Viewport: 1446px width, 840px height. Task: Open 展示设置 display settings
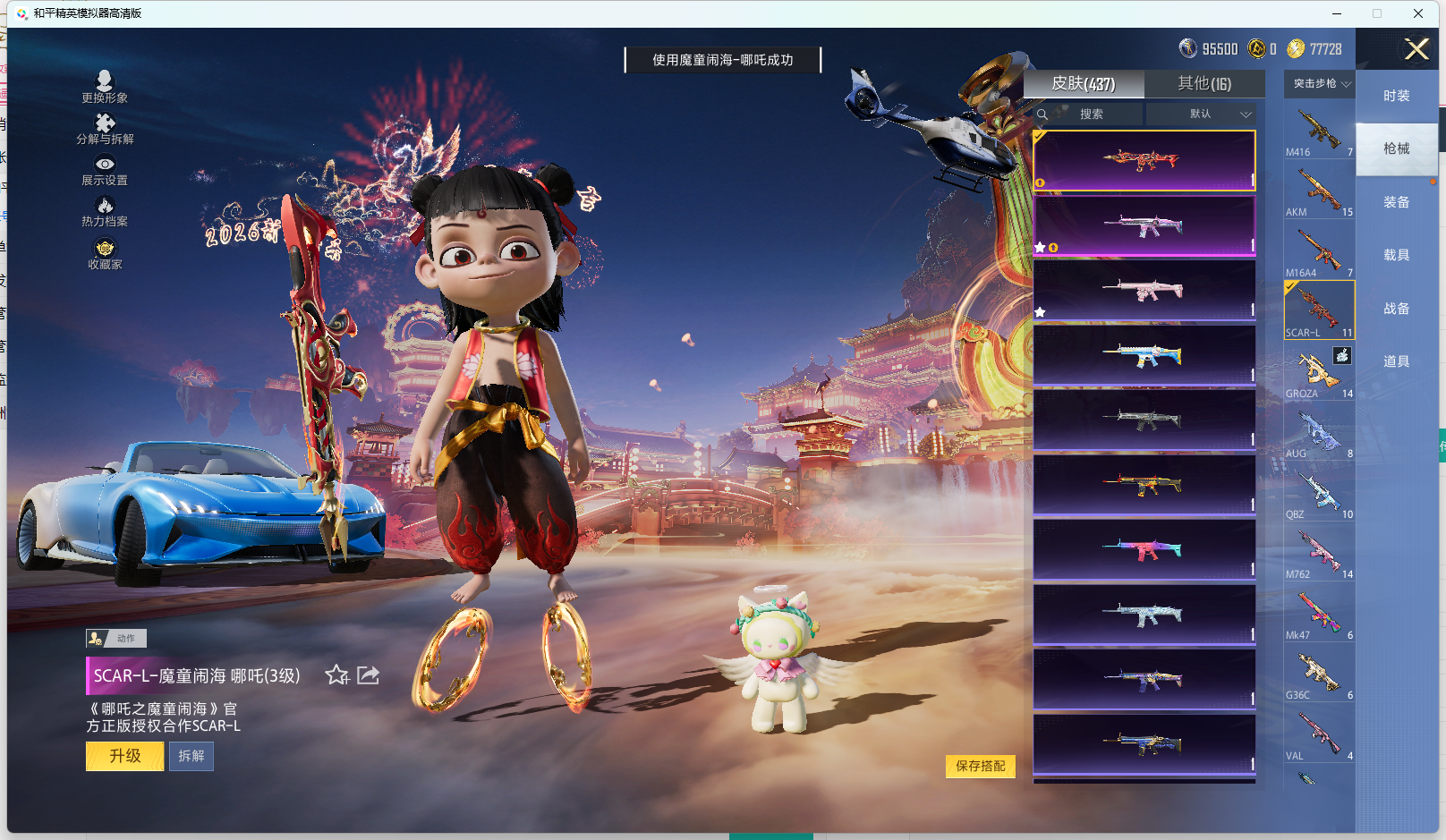point(105,170)
